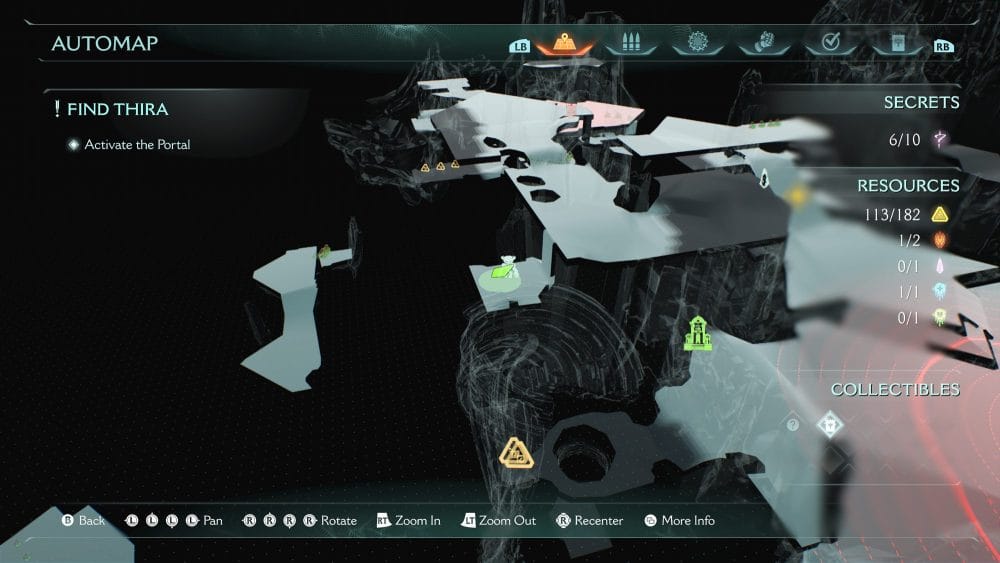Select the unknown question mark collectible
1000x563 pixels.
pyautogui.click(x=793, y=425)
